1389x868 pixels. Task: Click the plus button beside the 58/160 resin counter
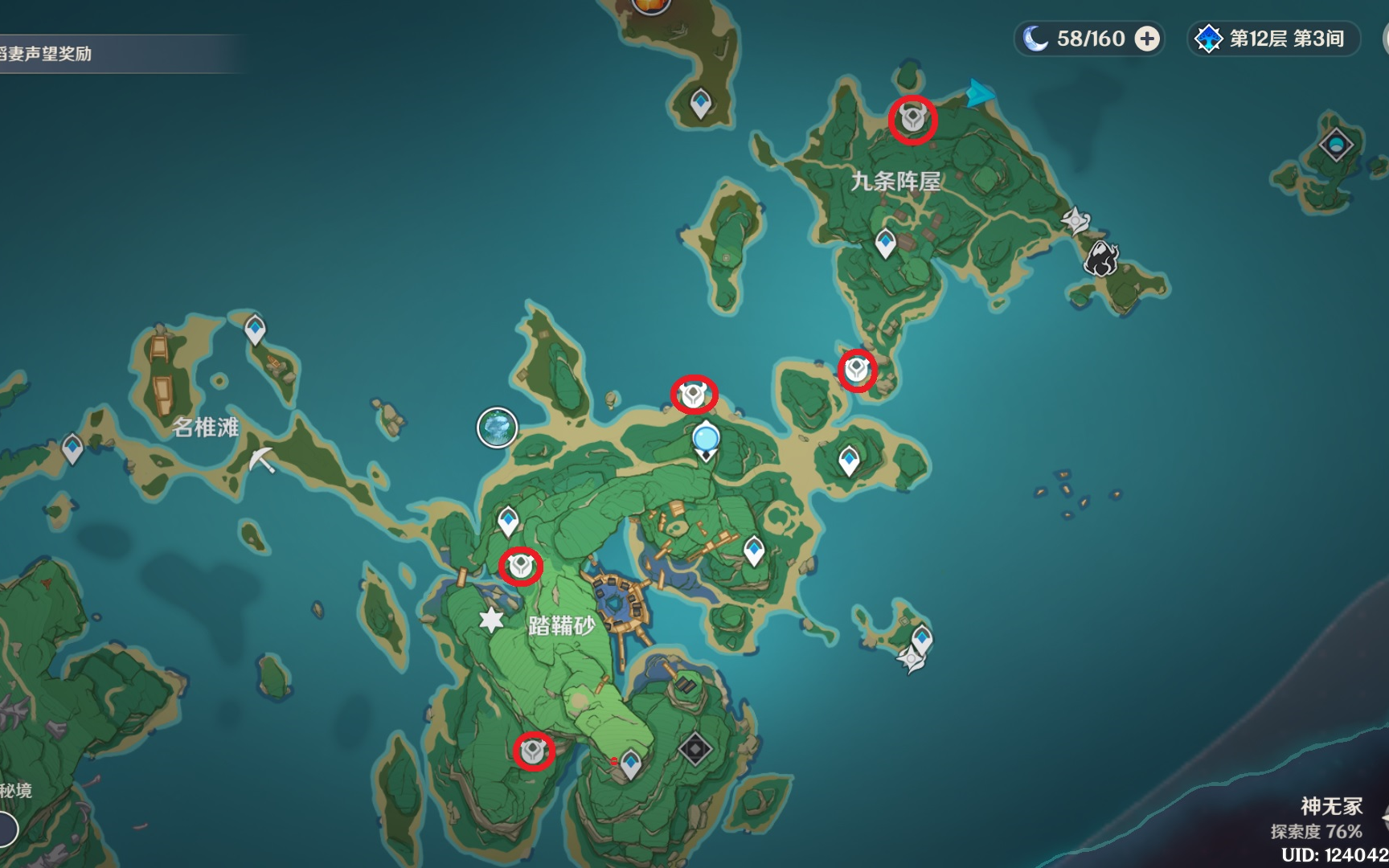pos(1145,37)
